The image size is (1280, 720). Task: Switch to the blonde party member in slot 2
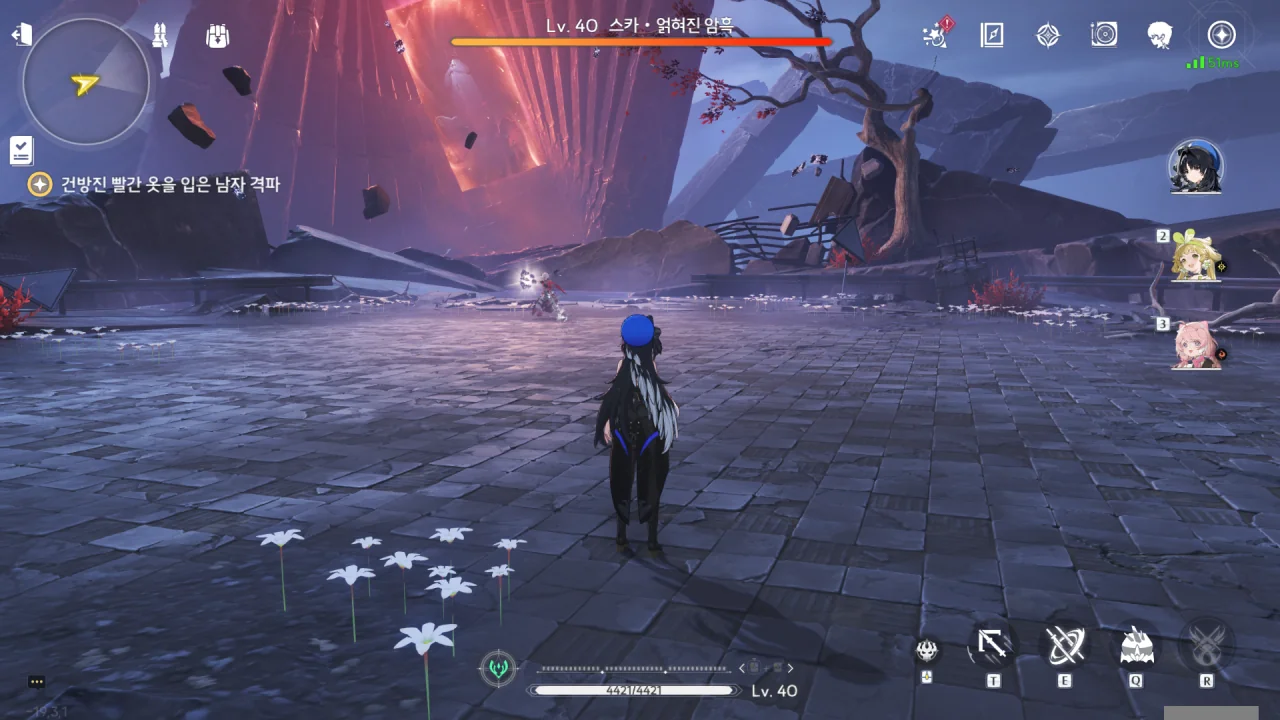(x=1197, y=257)
